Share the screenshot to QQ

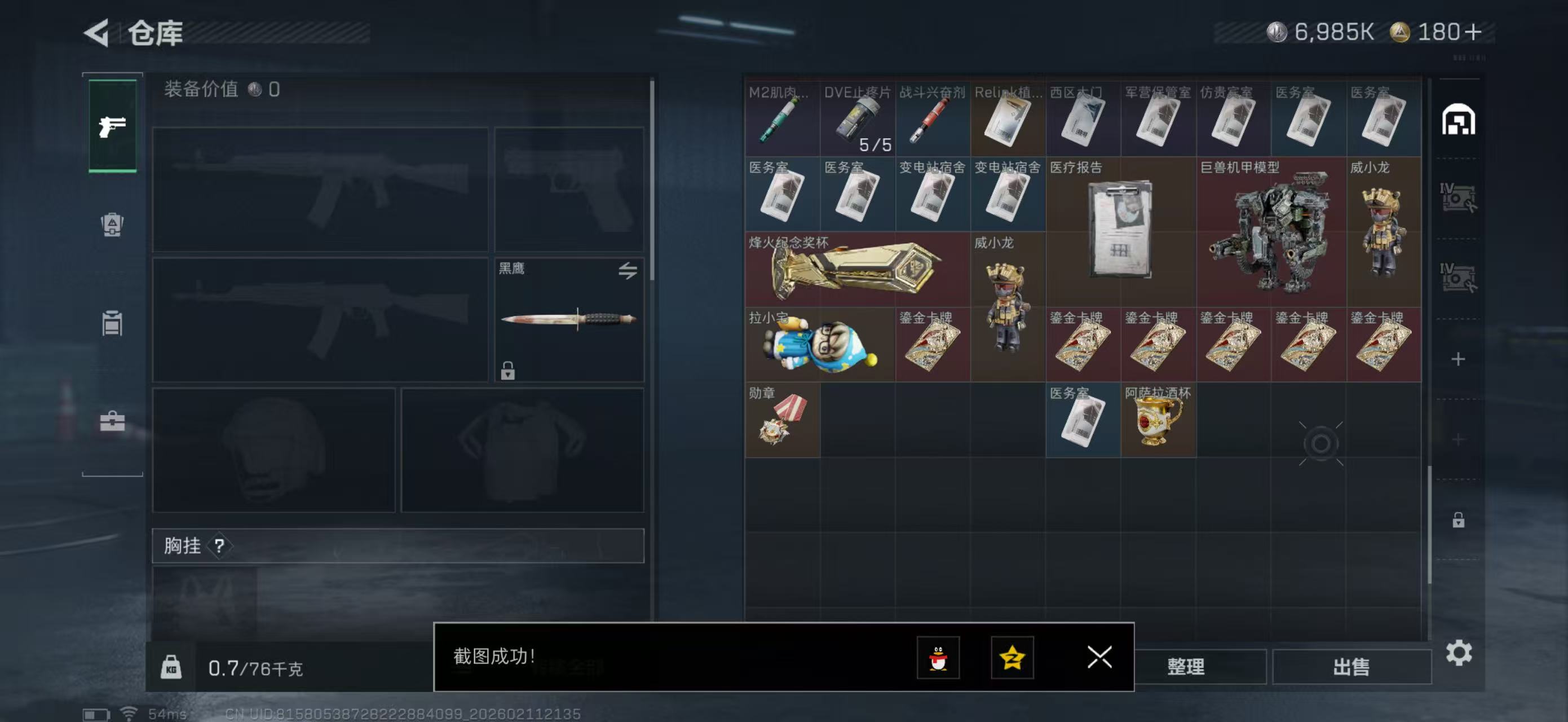[x=938, y=657]
